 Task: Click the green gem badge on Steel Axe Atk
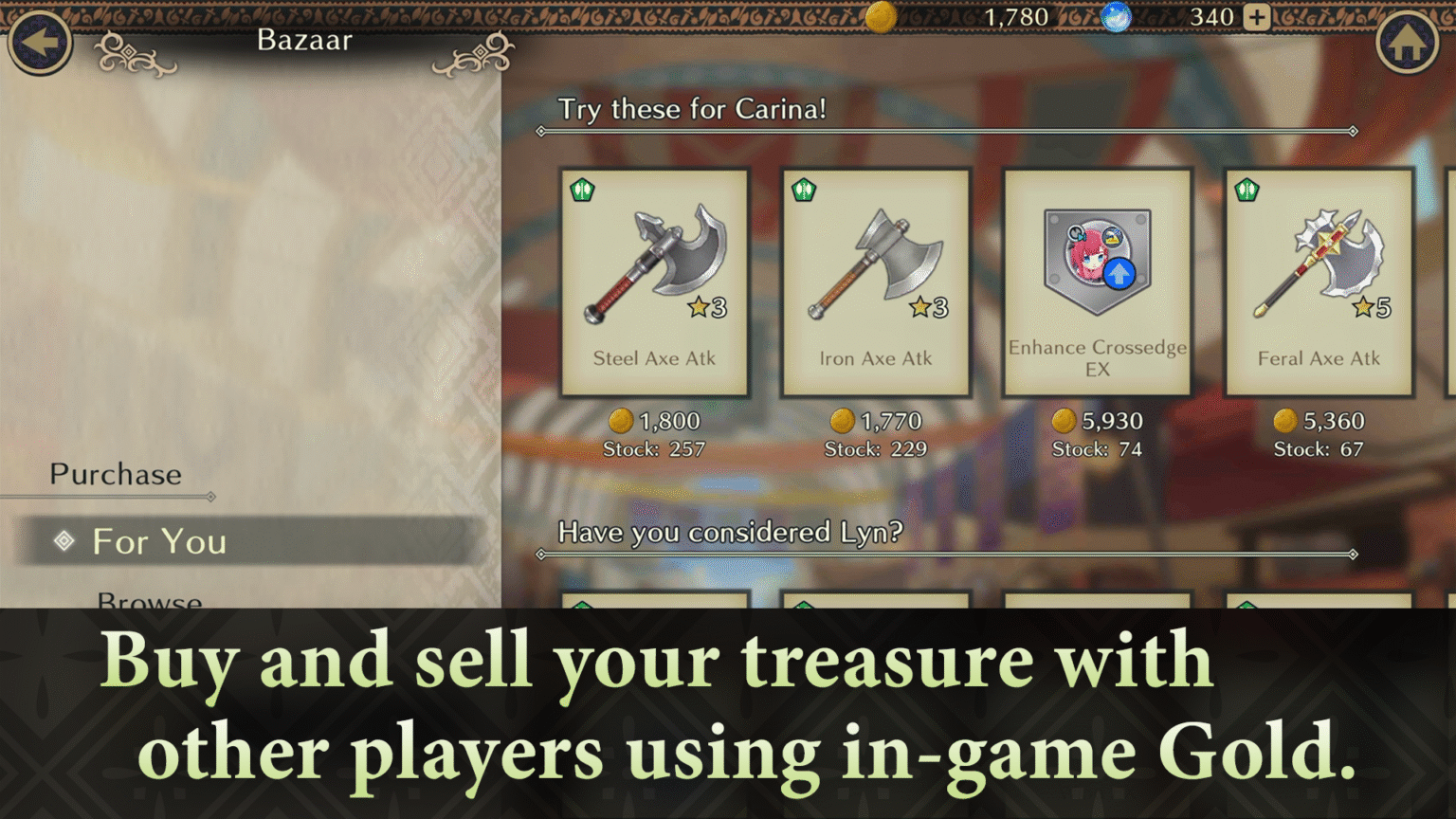coord(582,189)
